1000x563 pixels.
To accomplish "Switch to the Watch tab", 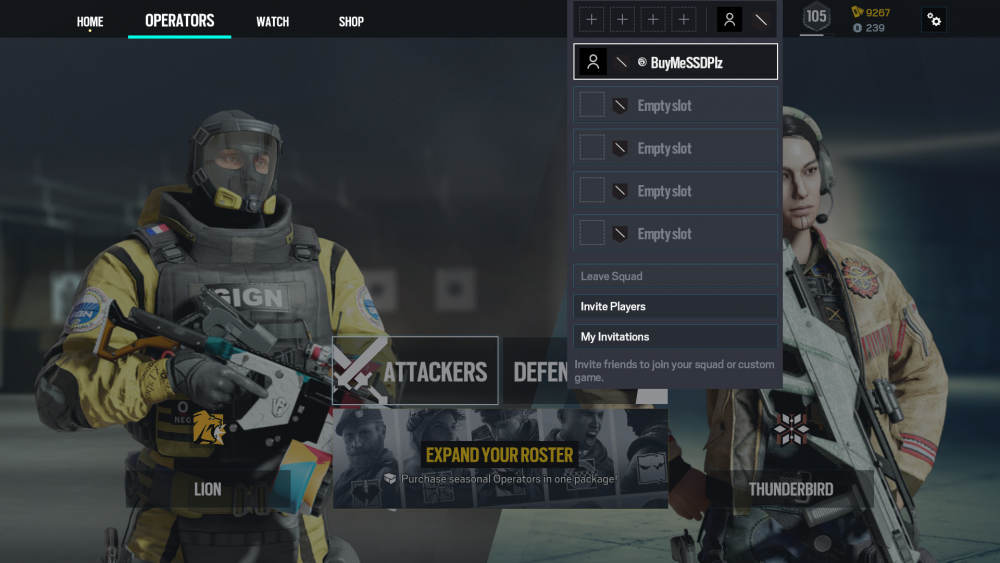I will [273, 21].
